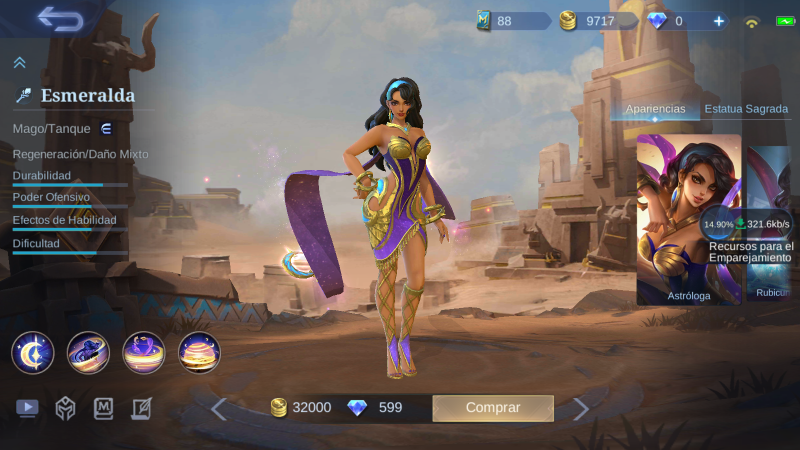Open the Apariencias tab
Screen dimensions: 800x450
click(x=655, y=109)
